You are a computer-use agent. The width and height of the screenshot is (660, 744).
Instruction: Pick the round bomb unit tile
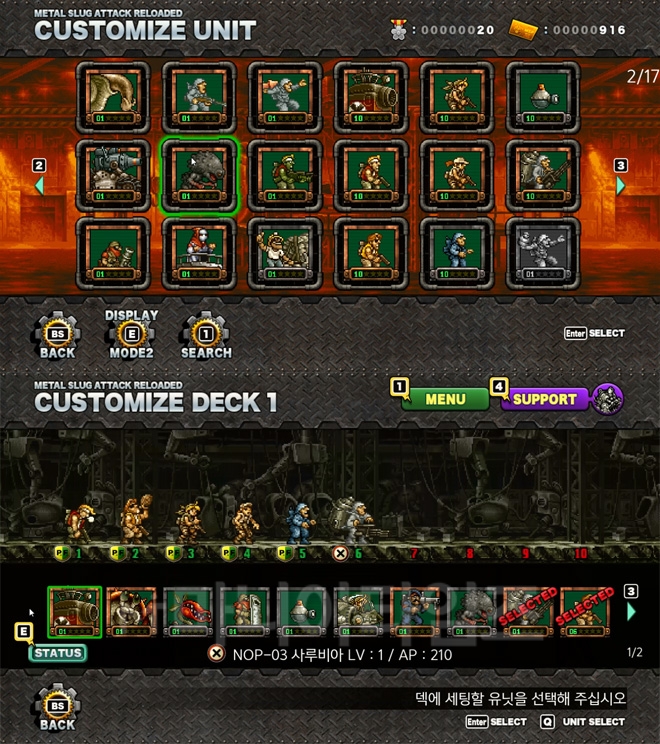tap(543, 98)
